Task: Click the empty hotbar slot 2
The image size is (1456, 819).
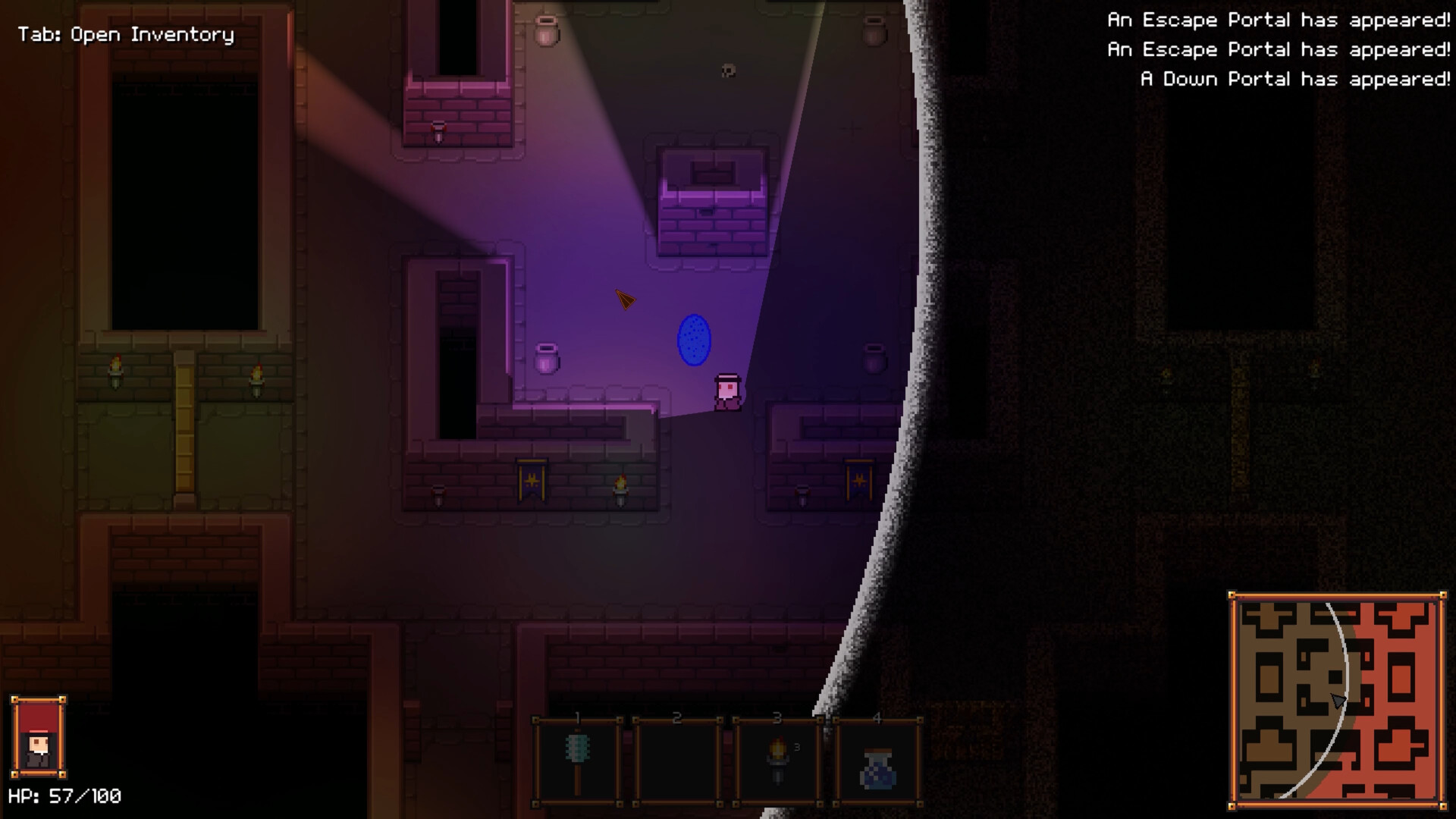Action: [677, 761]
